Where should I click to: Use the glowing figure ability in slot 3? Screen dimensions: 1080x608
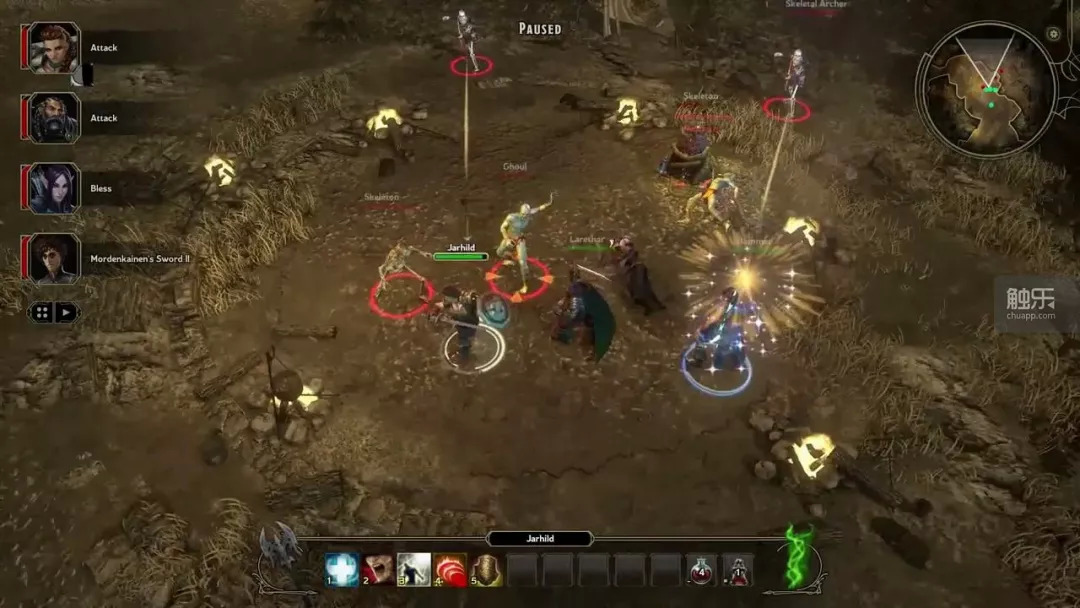point(414,570)
